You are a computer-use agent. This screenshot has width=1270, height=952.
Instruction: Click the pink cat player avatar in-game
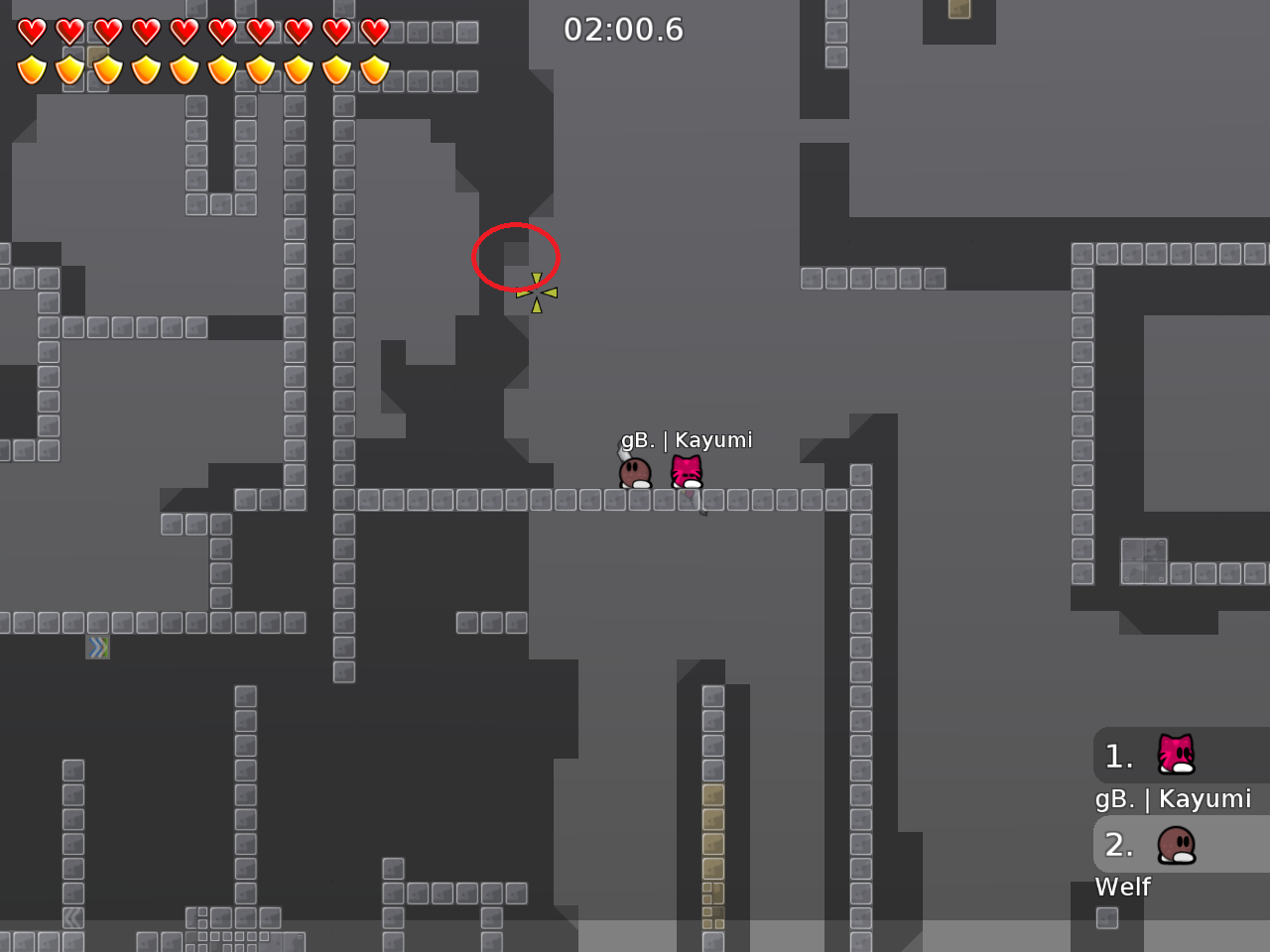coord(686,470)
